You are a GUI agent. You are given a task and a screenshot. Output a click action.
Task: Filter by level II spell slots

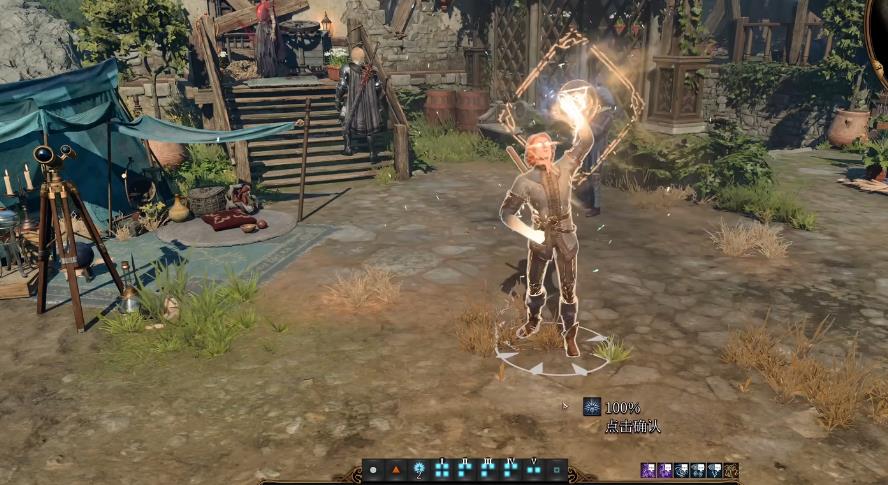coord(465,469)
